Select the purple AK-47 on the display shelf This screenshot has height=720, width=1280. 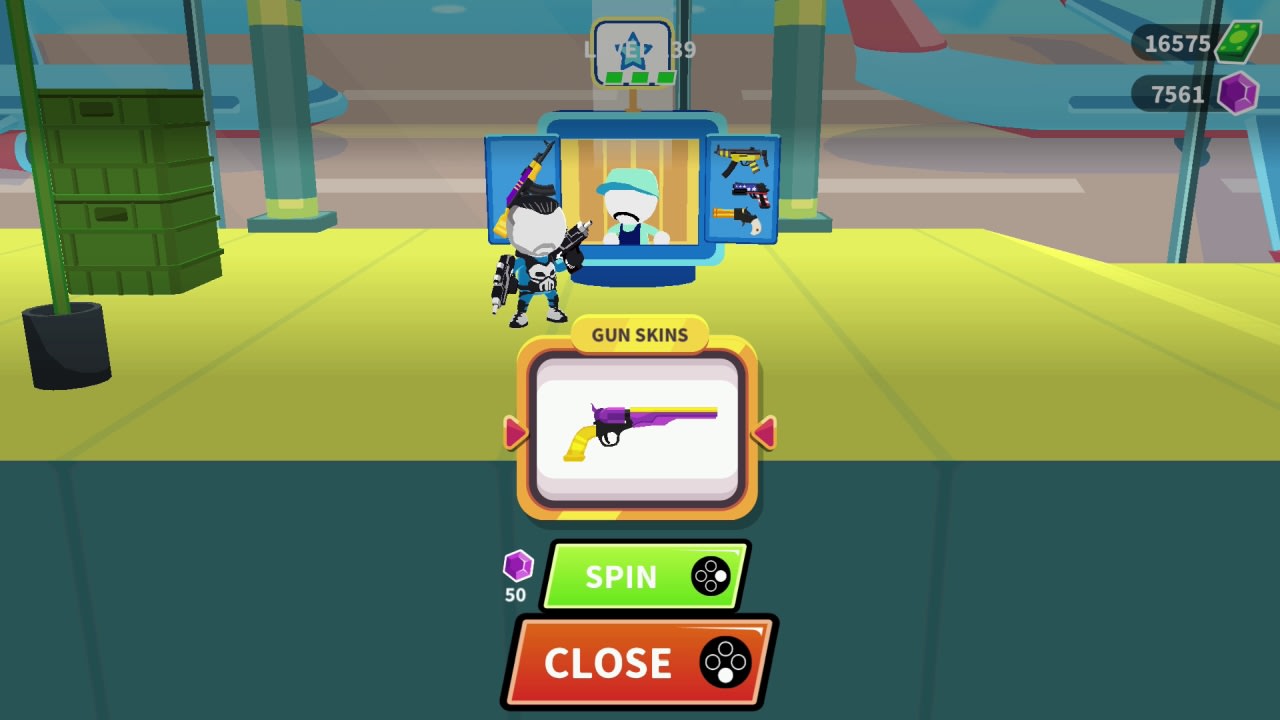(x=527, y=180)
